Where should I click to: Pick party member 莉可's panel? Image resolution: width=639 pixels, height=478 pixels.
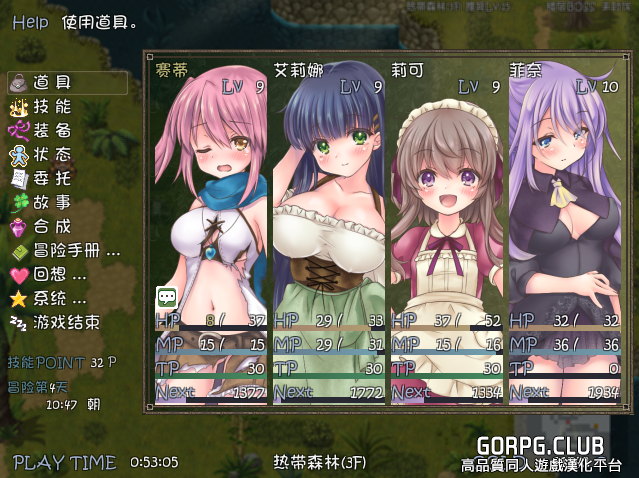tap(447, 230)
